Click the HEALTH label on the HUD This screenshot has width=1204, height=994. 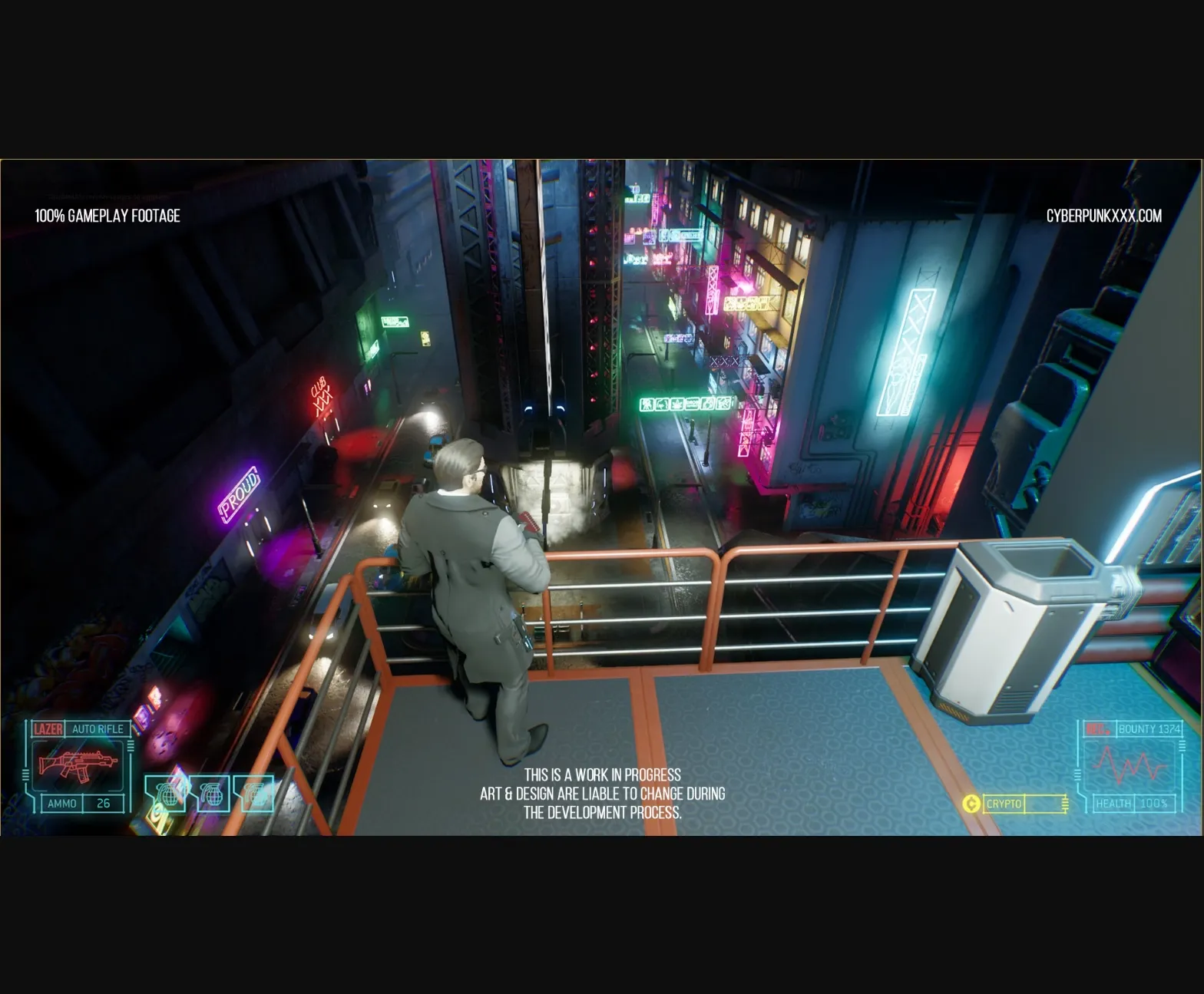point(1113,804)
